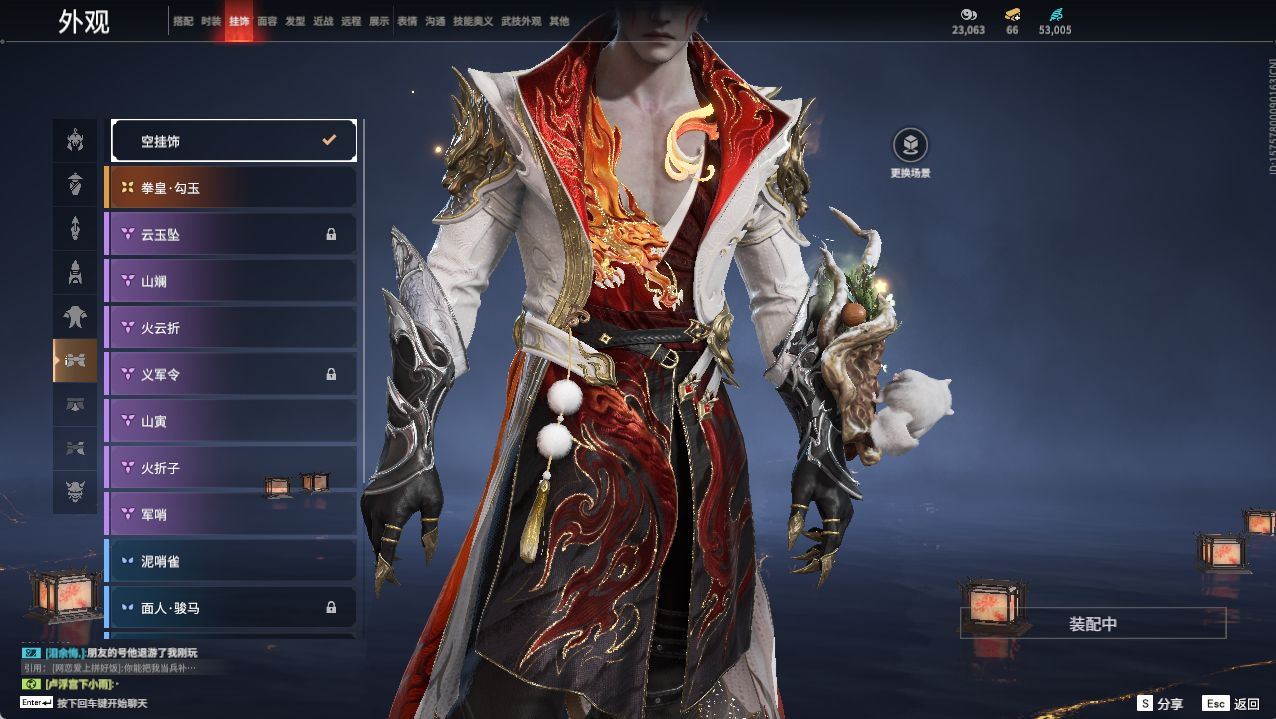Pick the 山斓 accessory row
This screenshot has height=719, width=1276.
tap(231, 281)
